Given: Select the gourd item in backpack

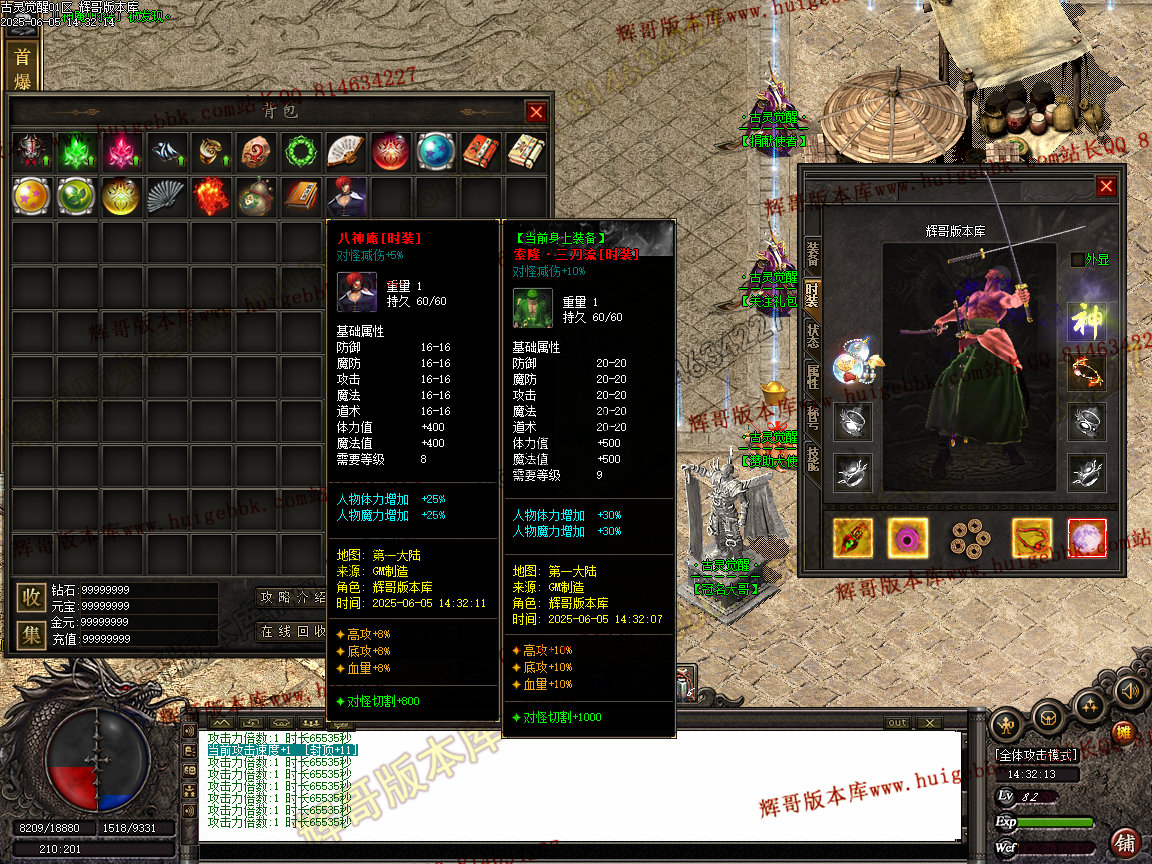Looking at the screenshot, I should pos(255,196).
